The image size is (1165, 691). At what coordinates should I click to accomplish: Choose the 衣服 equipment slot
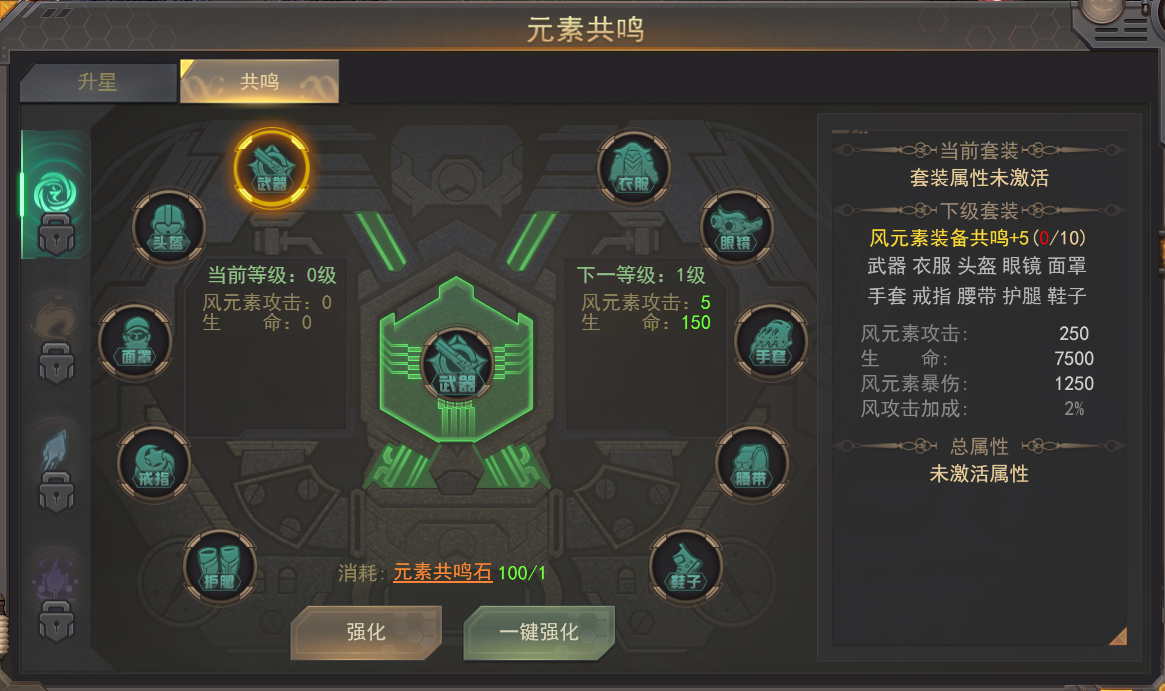pyautogui.click(x=633, y=168)
